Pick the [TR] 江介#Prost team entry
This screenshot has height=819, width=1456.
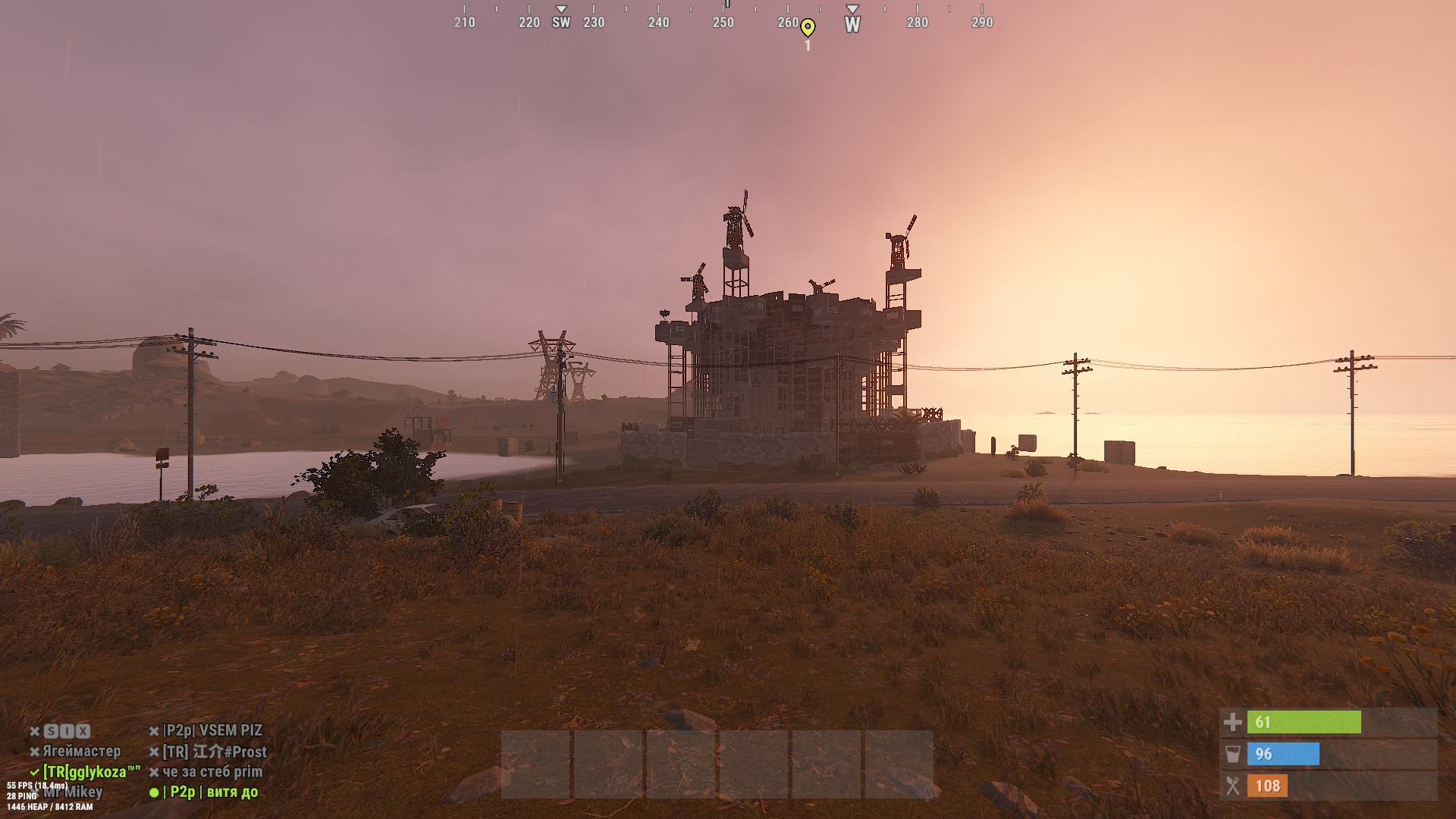click(x=215, y=752)
